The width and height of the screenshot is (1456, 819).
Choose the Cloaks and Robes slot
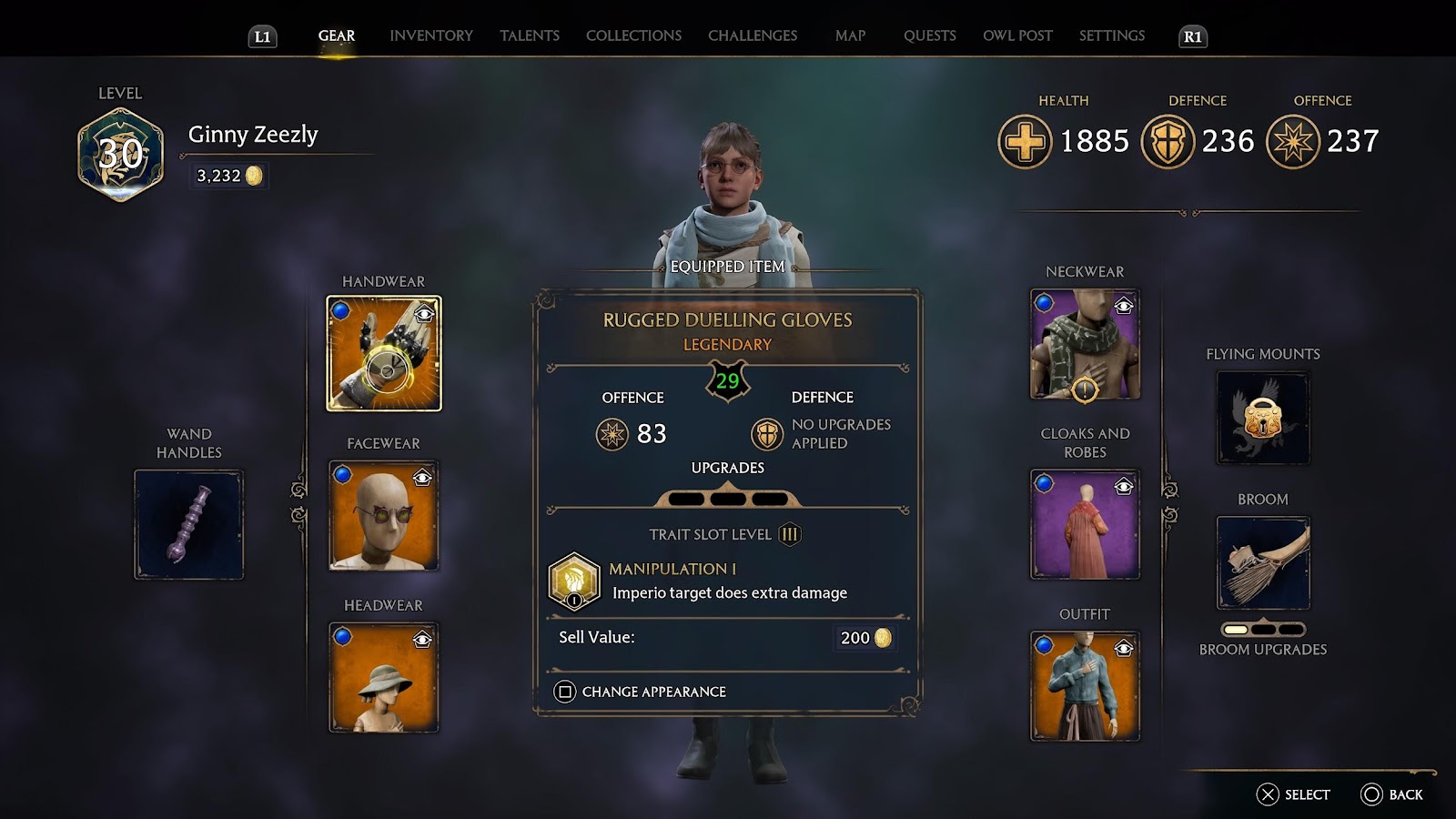pos(1085,524)
